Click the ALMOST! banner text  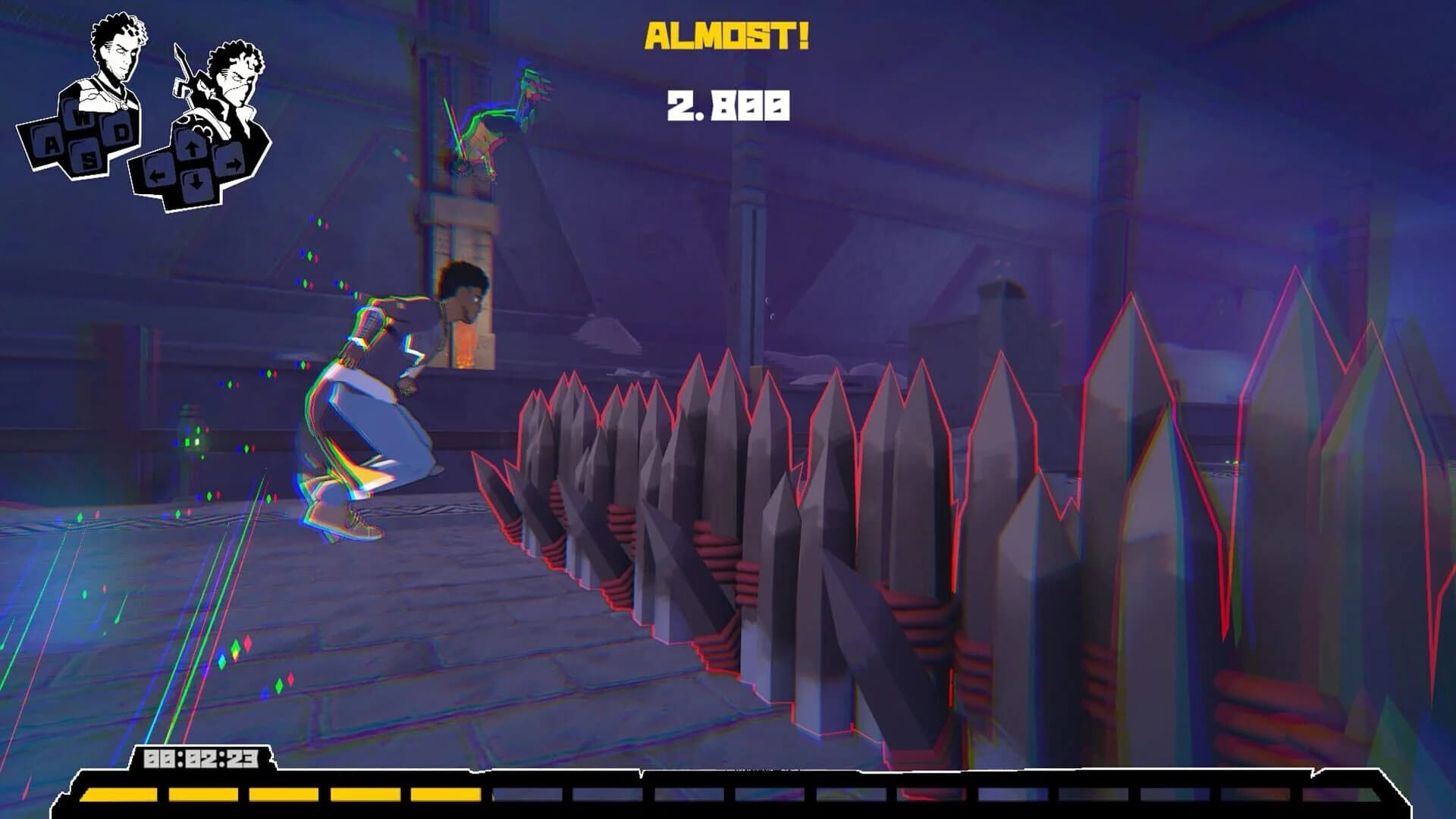point(728,34)
